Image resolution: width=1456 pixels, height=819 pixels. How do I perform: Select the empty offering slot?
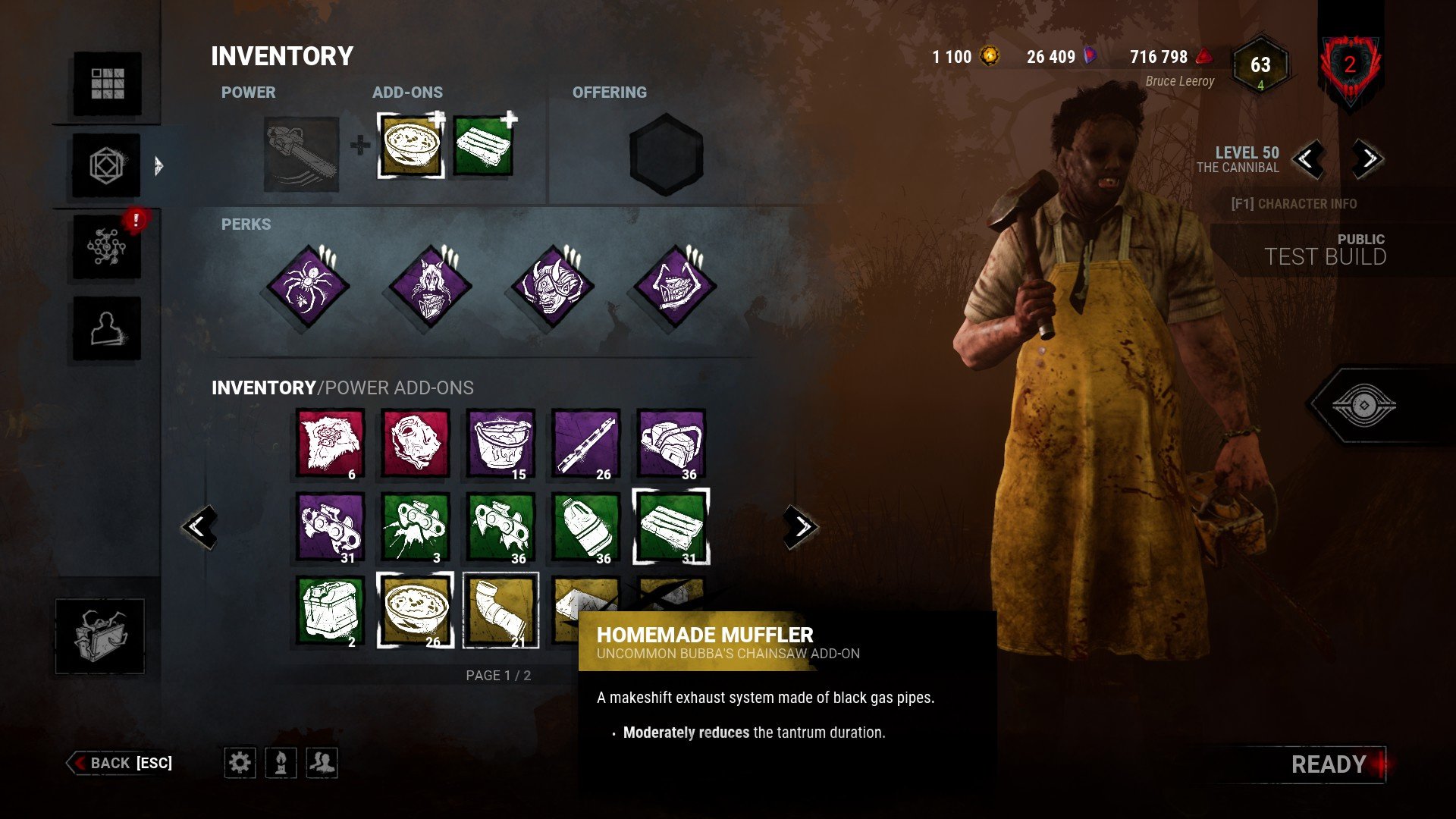click(x=666, y=155)
